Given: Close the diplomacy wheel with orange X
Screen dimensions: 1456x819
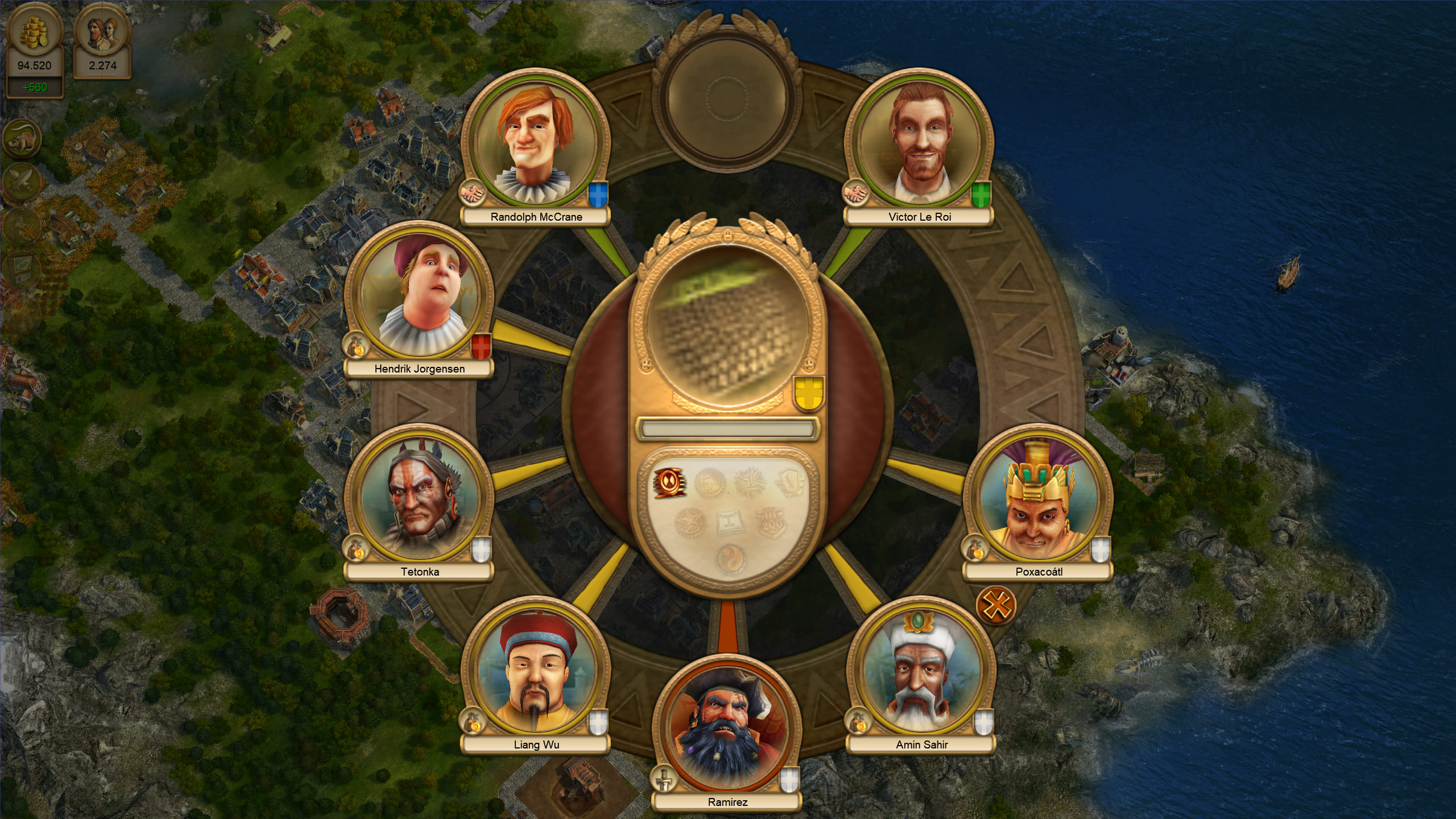Looking at the screenshot, I should (x=996, y=605).
